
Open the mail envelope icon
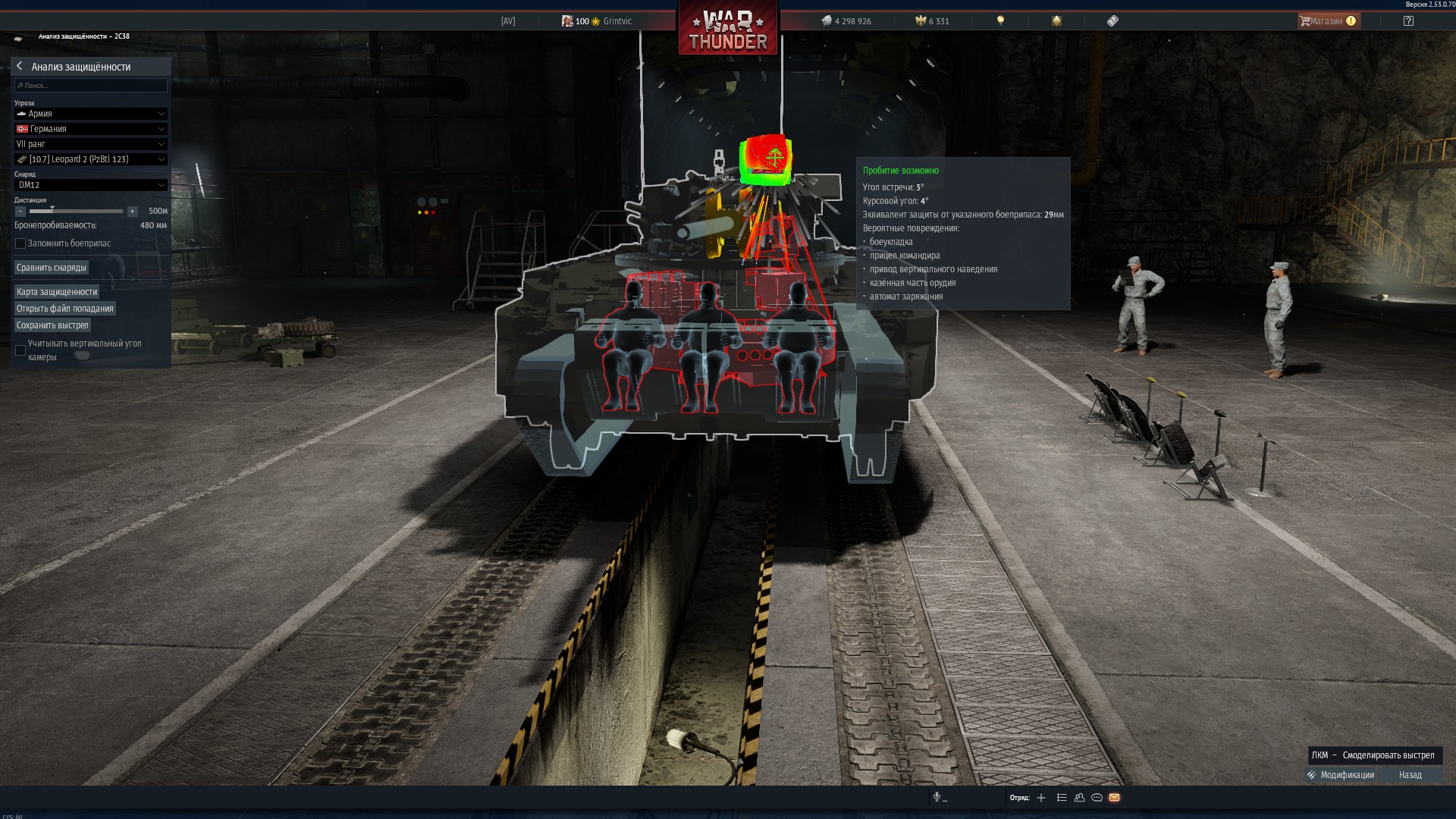pos(1114,798)
